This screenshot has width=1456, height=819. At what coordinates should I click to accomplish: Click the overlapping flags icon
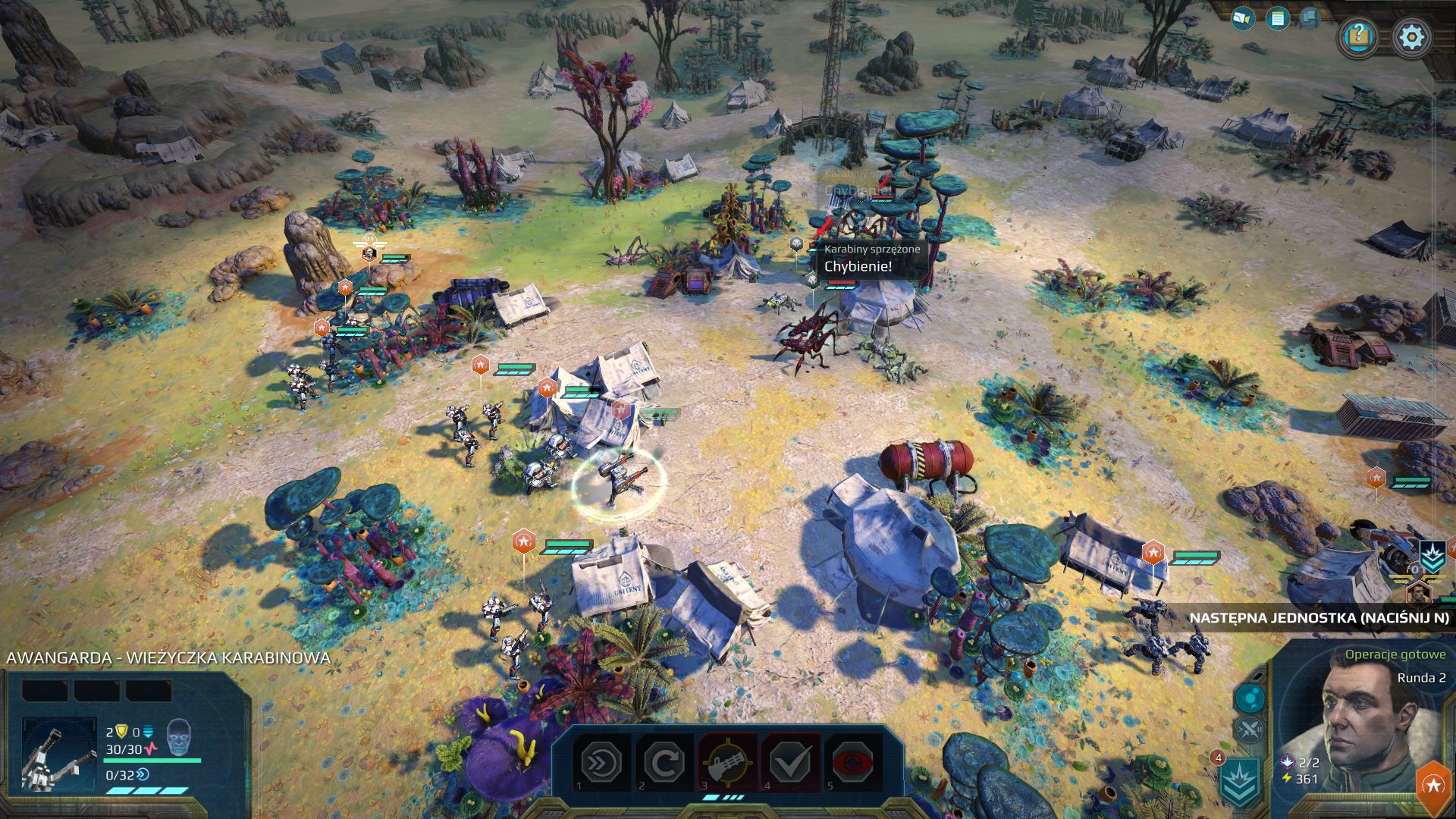coord(1311,18)
